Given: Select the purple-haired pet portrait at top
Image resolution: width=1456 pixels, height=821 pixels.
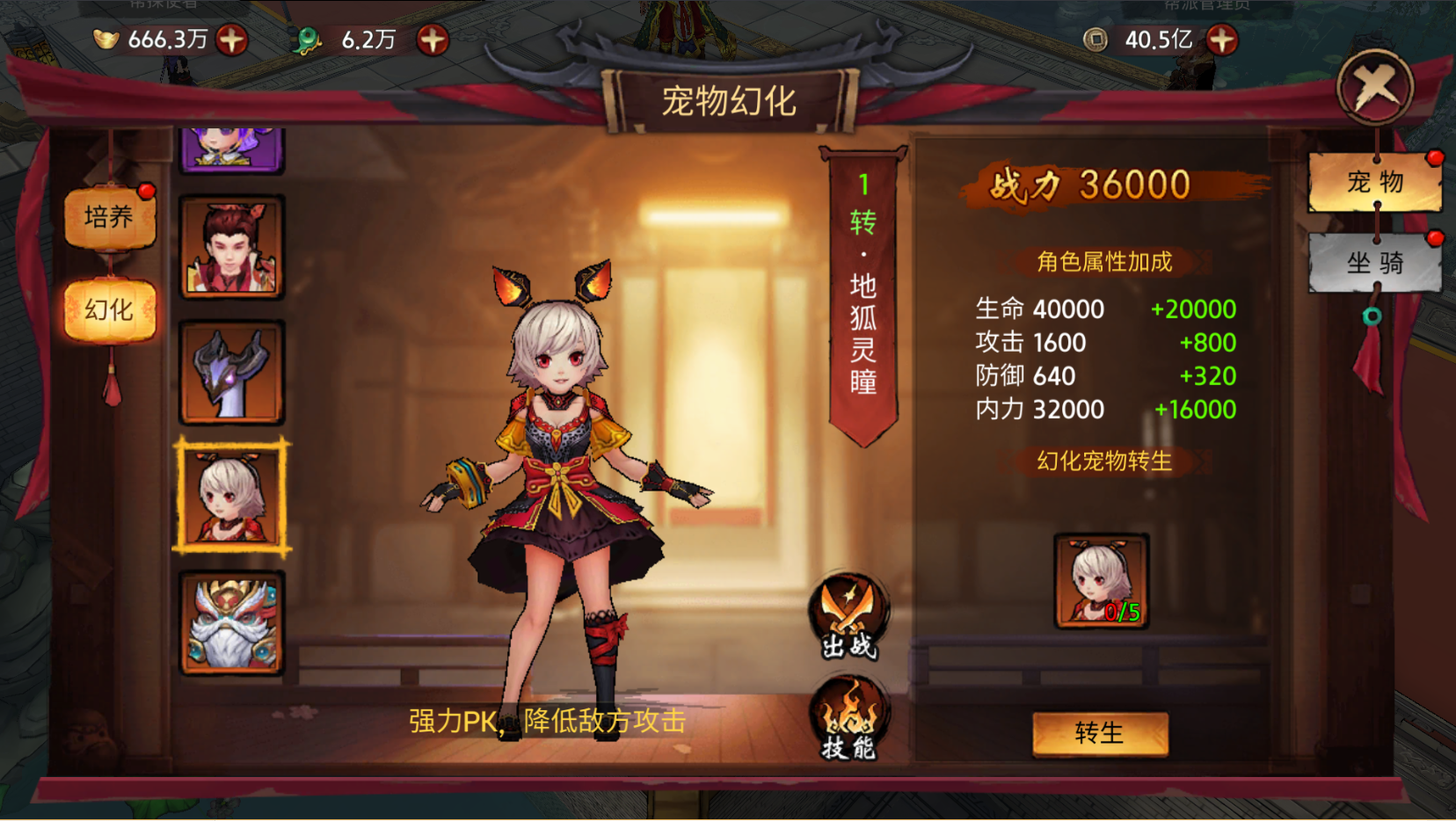Looking at the screenshot, I should [232, 147].
